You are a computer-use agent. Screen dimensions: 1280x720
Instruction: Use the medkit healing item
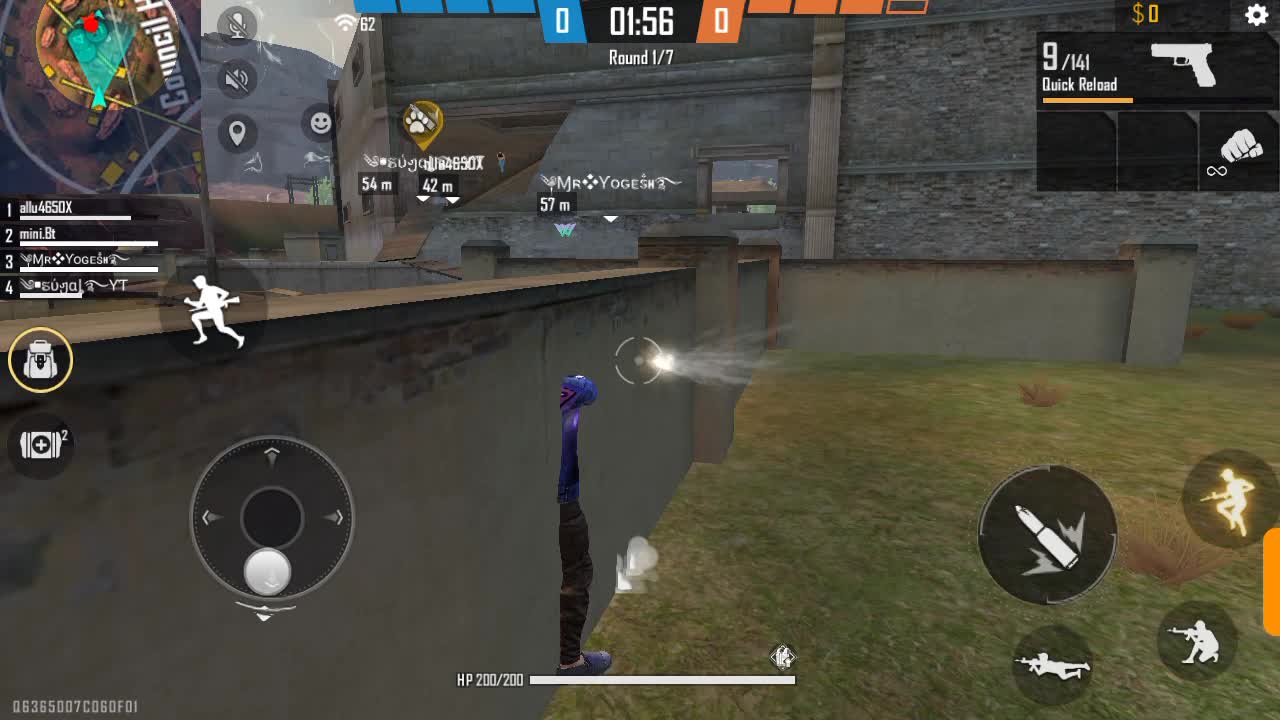click(x=41, y=445)
